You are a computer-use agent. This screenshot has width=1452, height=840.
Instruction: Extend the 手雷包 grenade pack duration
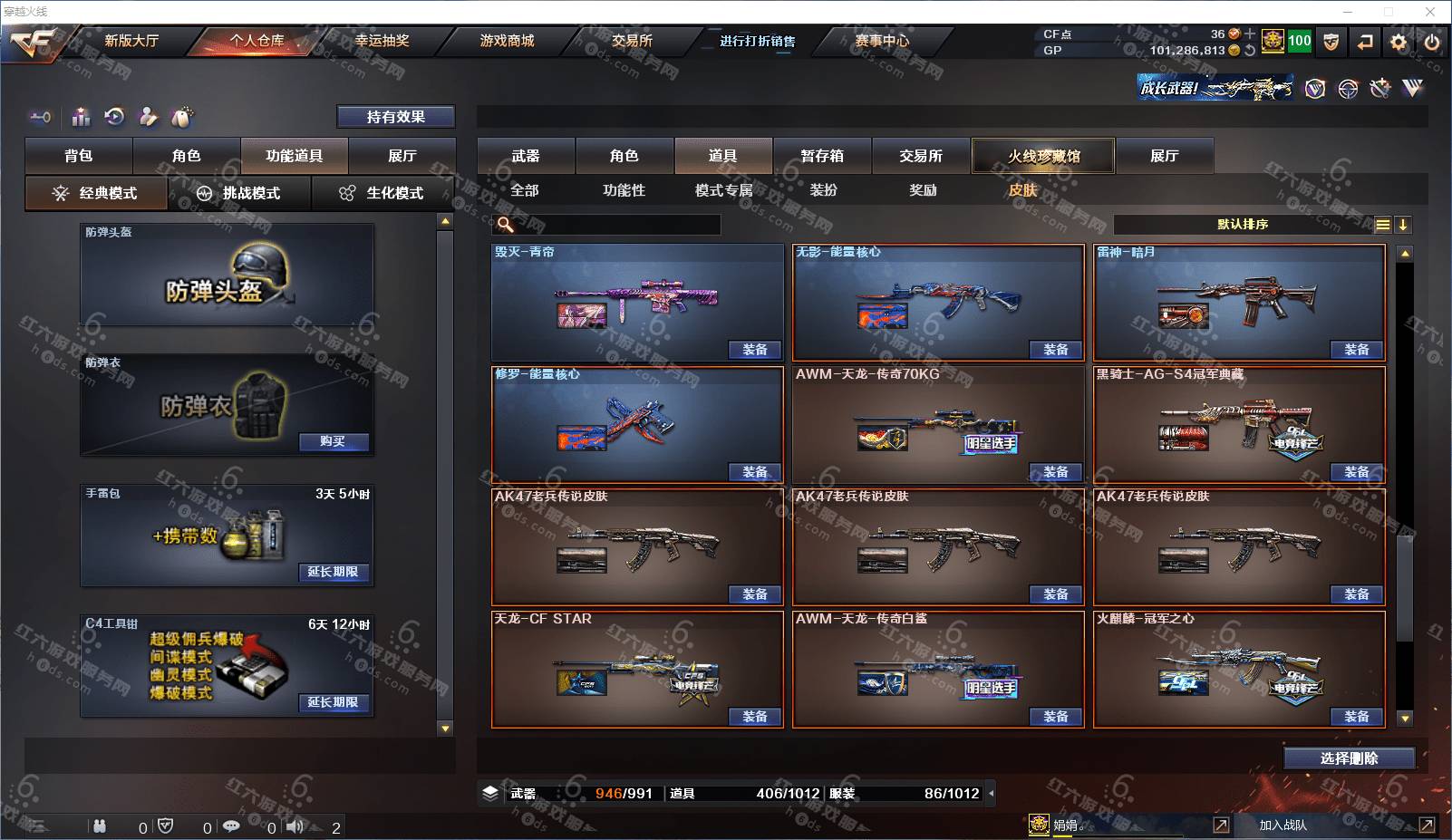click(x=333, y=572)
